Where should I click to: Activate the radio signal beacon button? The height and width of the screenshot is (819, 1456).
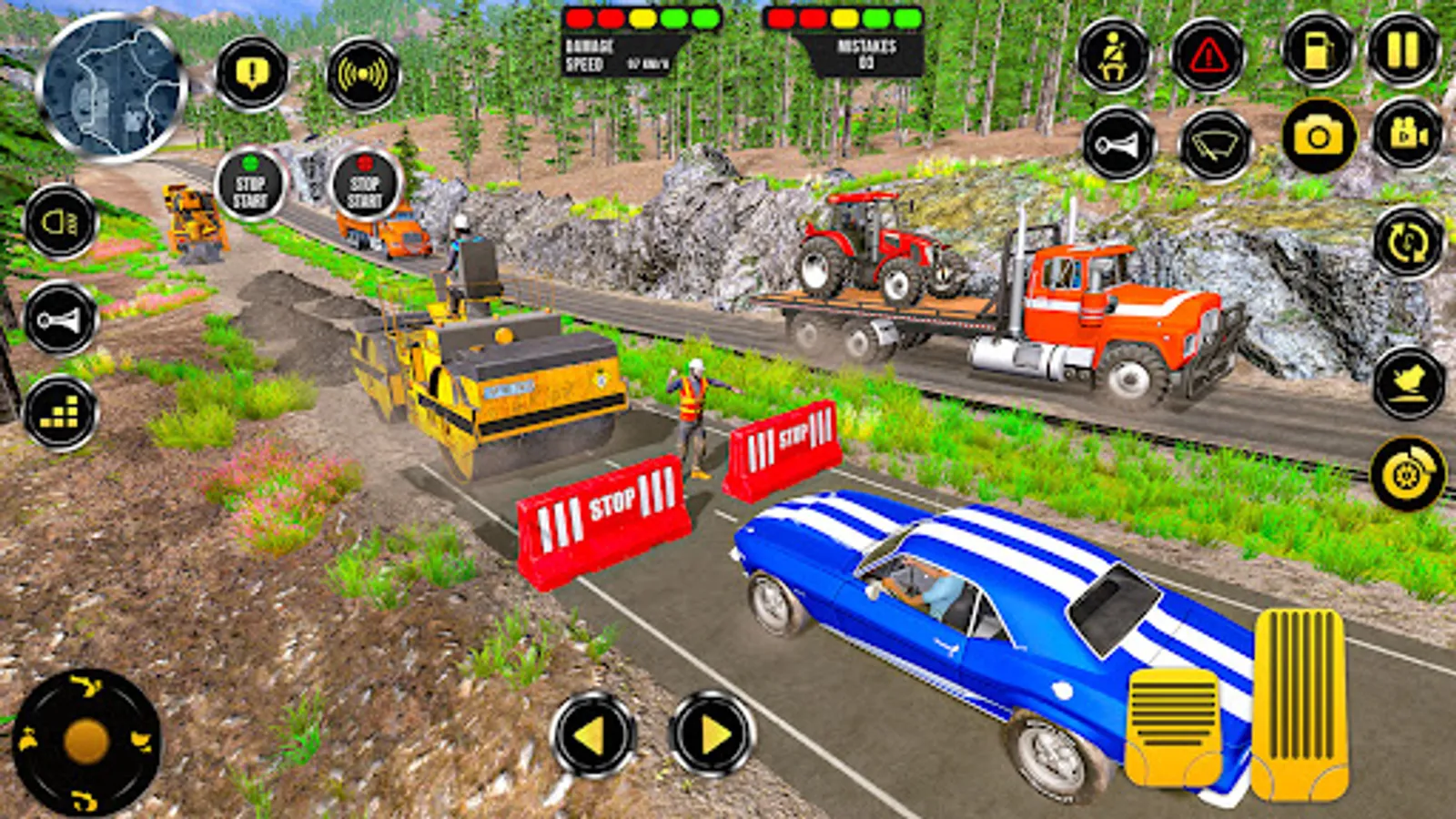(363, 75)
